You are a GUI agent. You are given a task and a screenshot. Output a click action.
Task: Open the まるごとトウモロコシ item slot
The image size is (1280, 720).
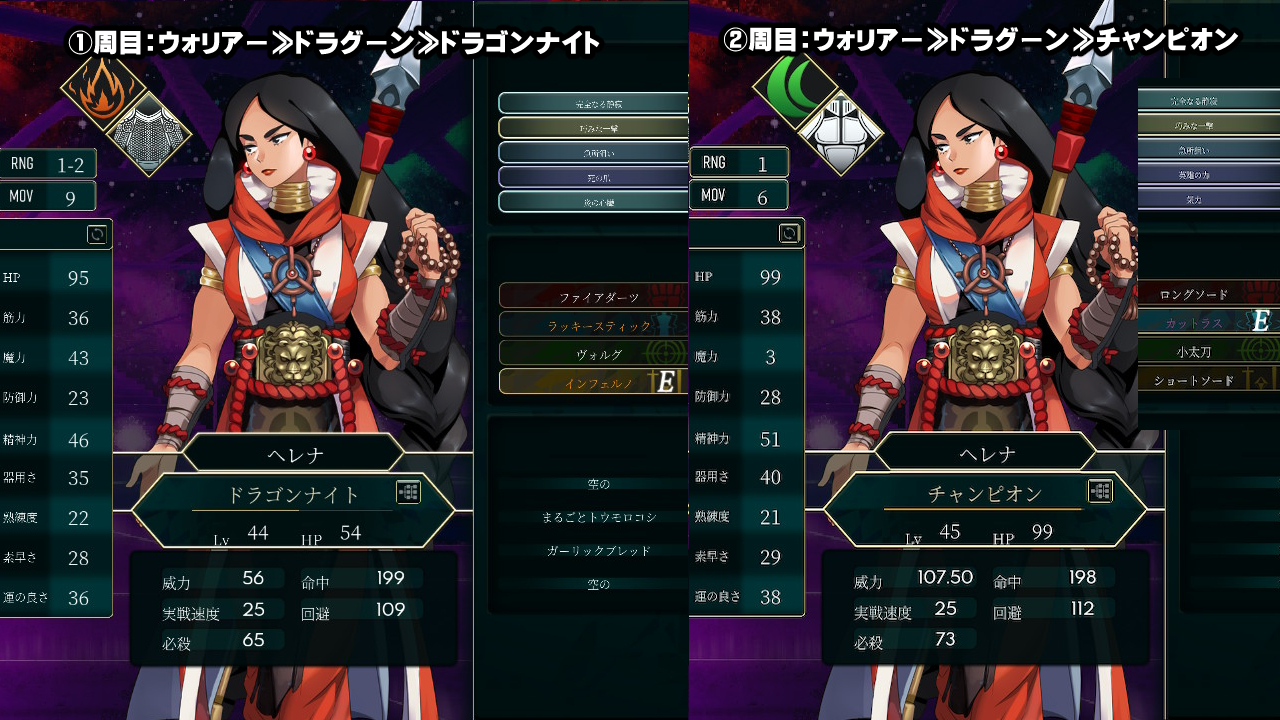(x=598, y=517)
